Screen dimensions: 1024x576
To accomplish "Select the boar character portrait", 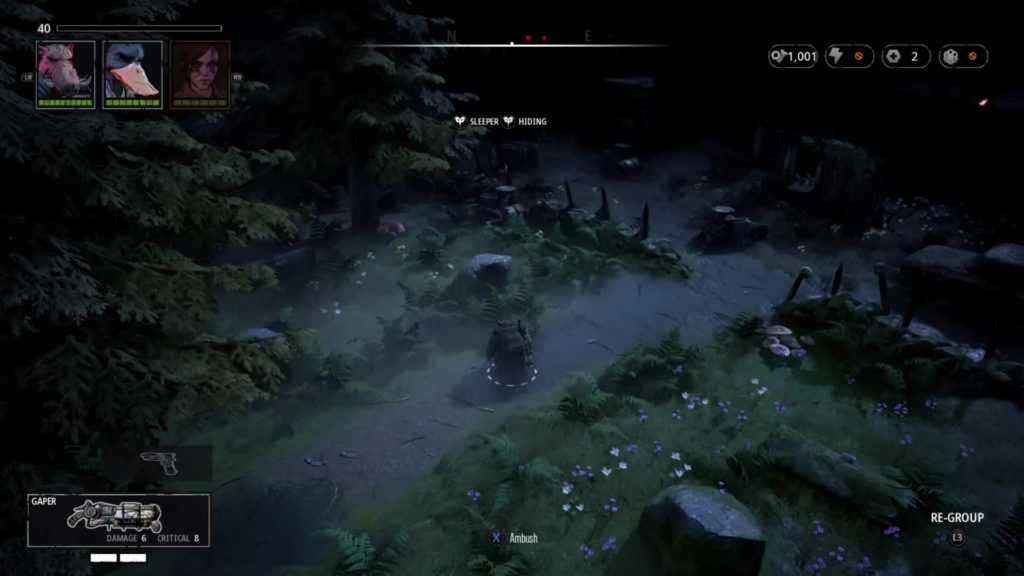I will click(66, 73).
